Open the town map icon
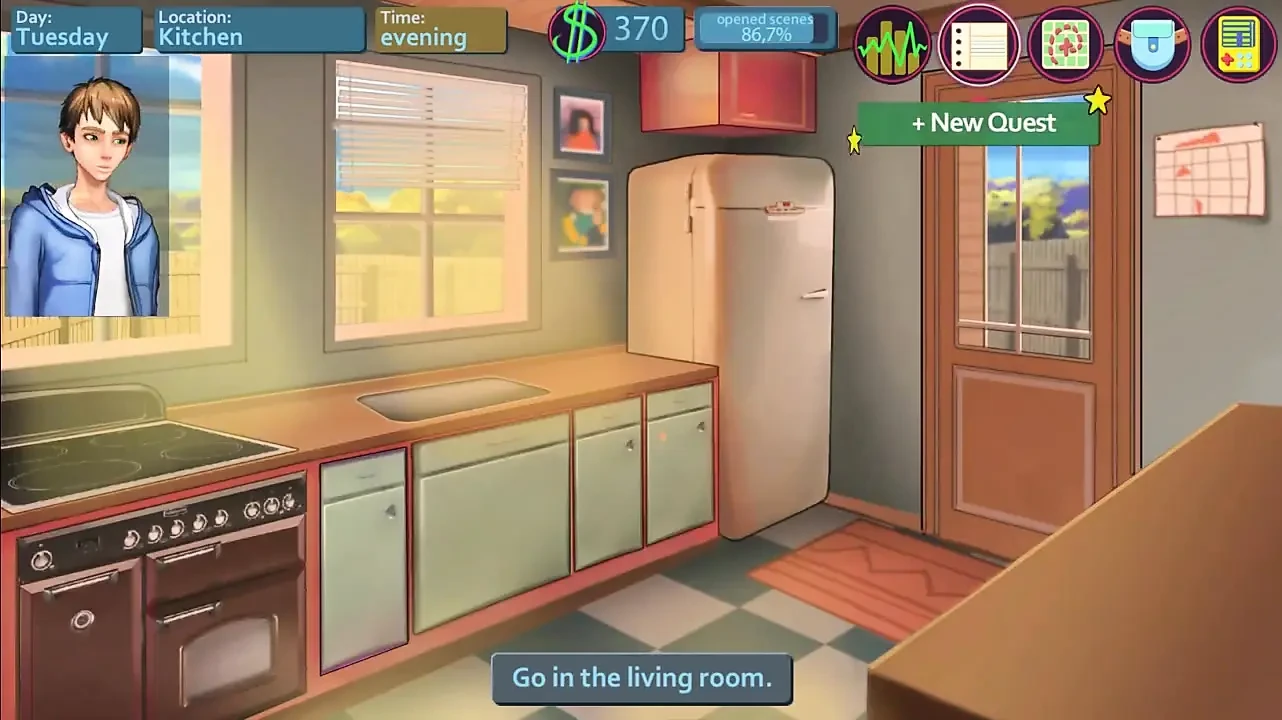Screen dimensions: 1282x720 pos(1065,45)
